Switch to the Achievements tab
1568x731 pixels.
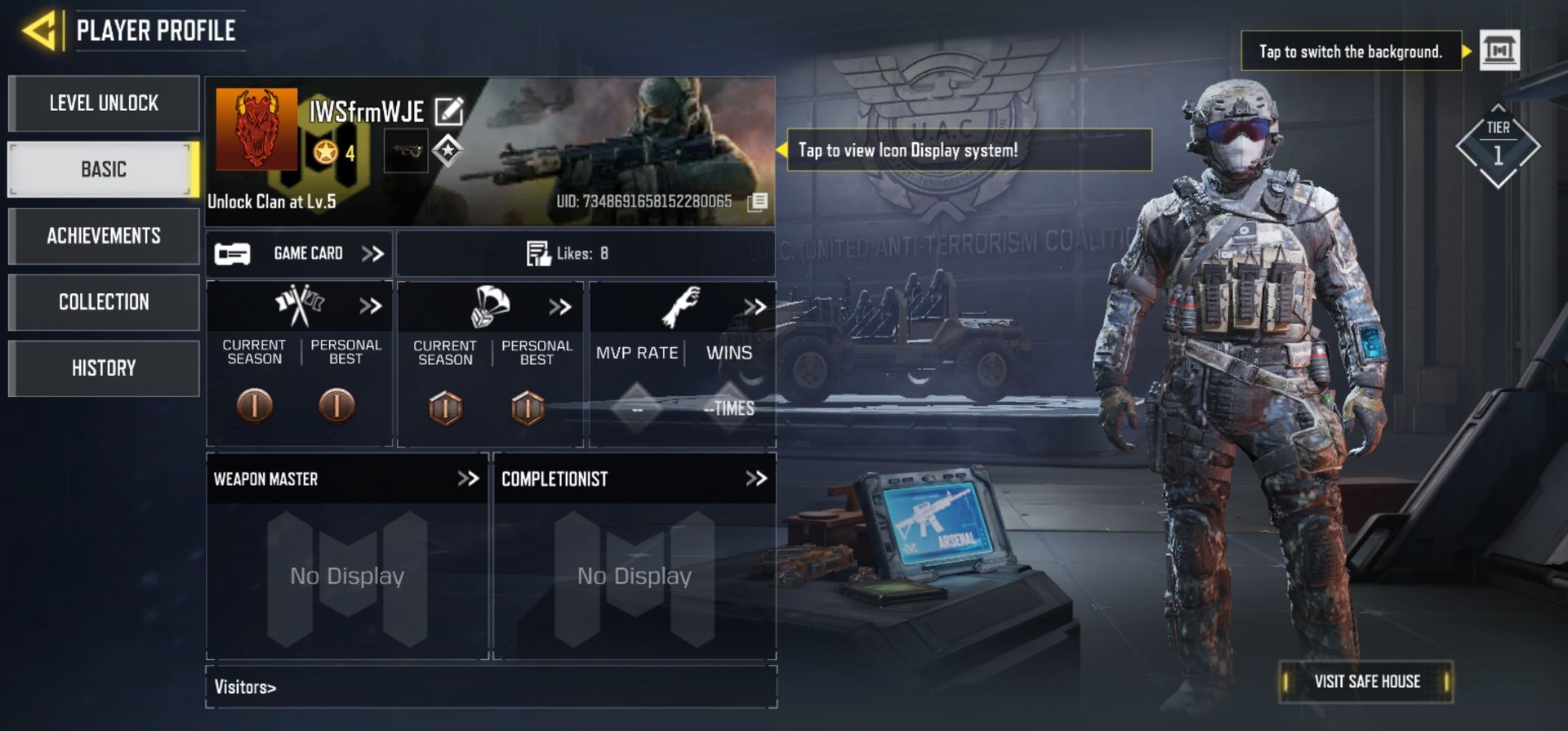[x=104, y=236]
